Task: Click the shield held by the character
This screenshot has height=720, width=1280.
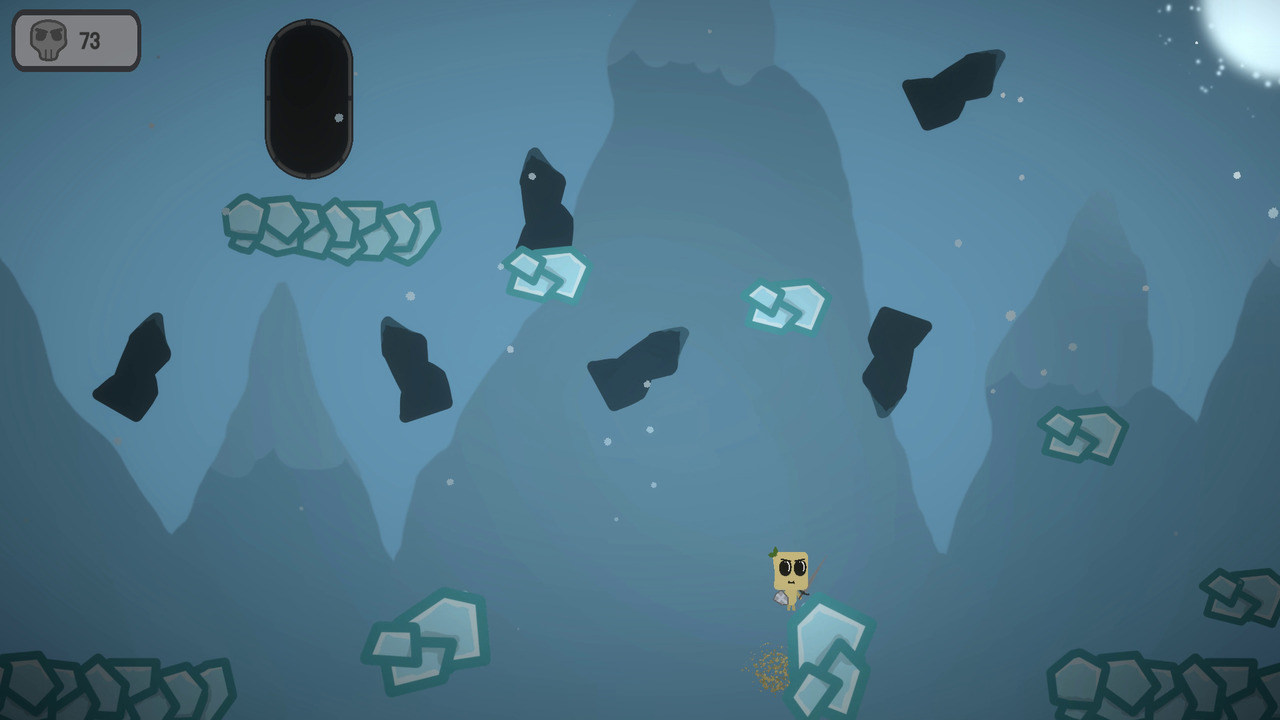Action: (781, 598)
